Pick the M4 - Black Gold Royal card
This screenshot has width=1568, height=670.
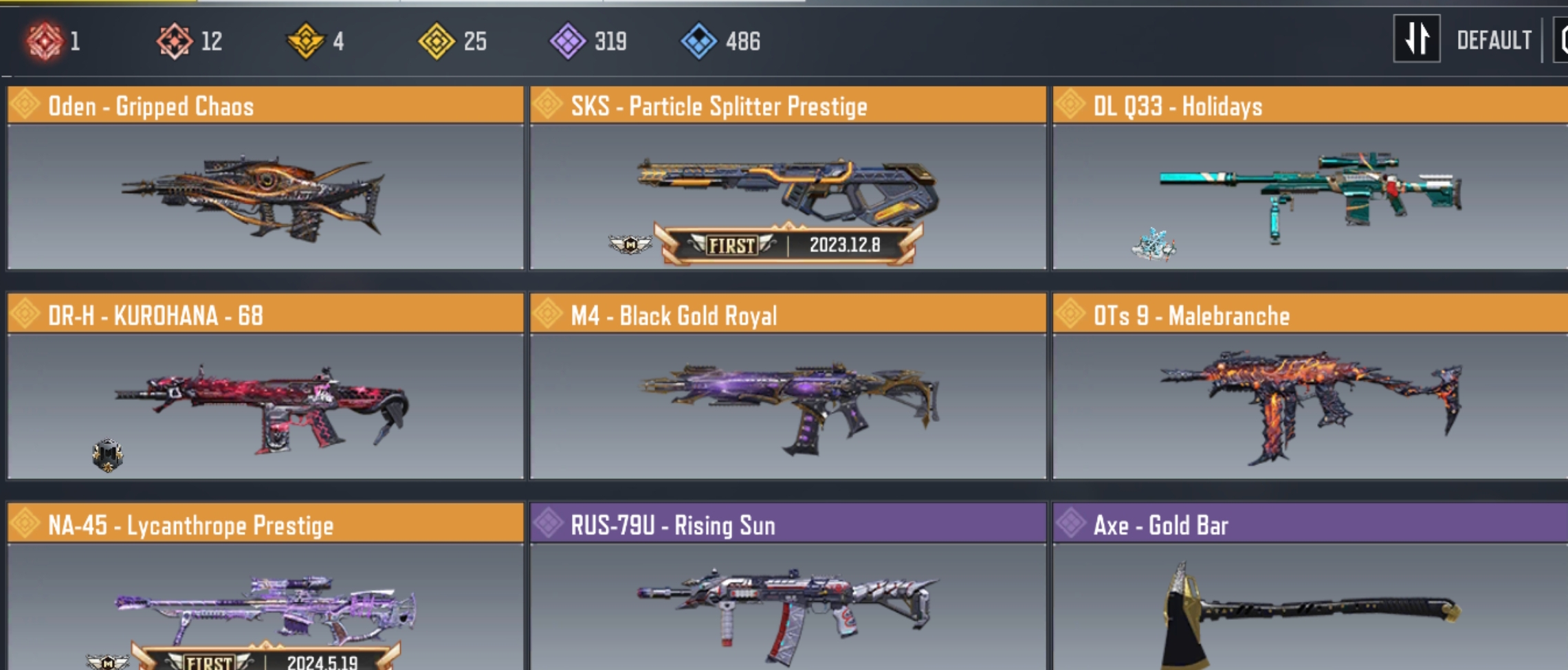(x=788, y=388)
